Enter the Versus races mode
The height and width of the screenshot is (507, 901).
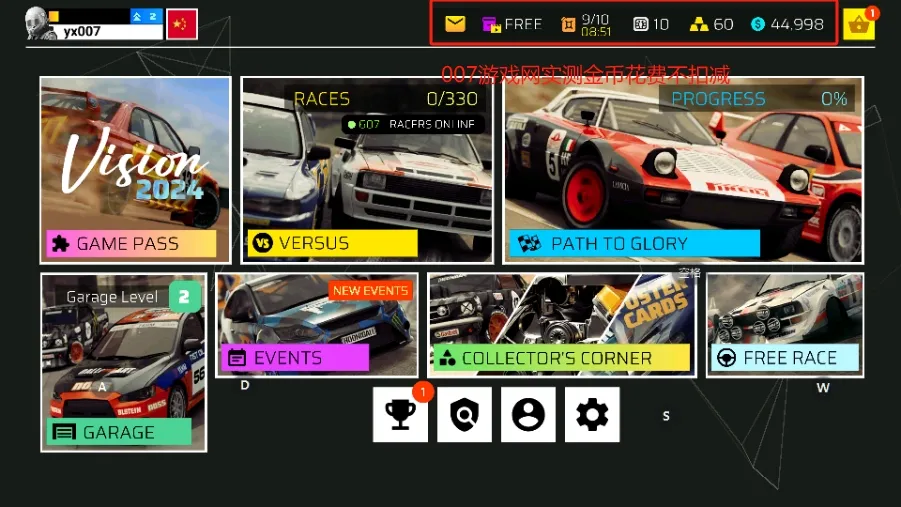(366, 169)
